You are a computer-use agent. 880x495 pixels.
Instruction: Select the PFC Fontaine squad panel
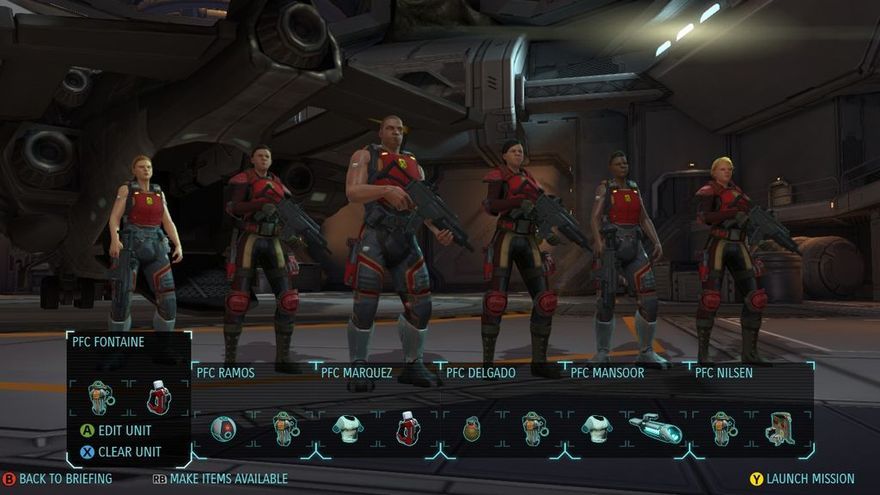108,342
